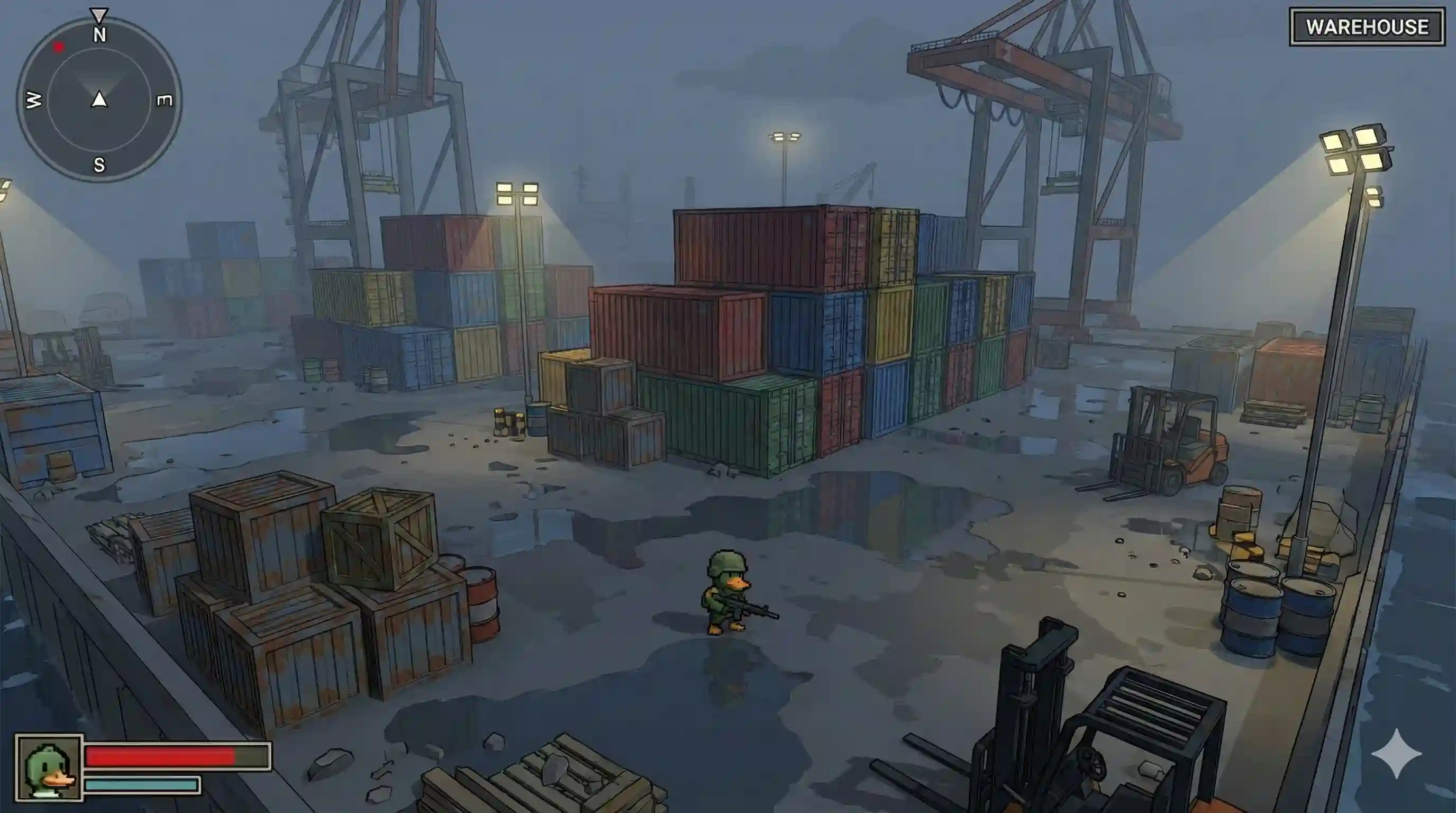Click the duck soldier character portrait
1456x813 pixels.
pos(49,768)
